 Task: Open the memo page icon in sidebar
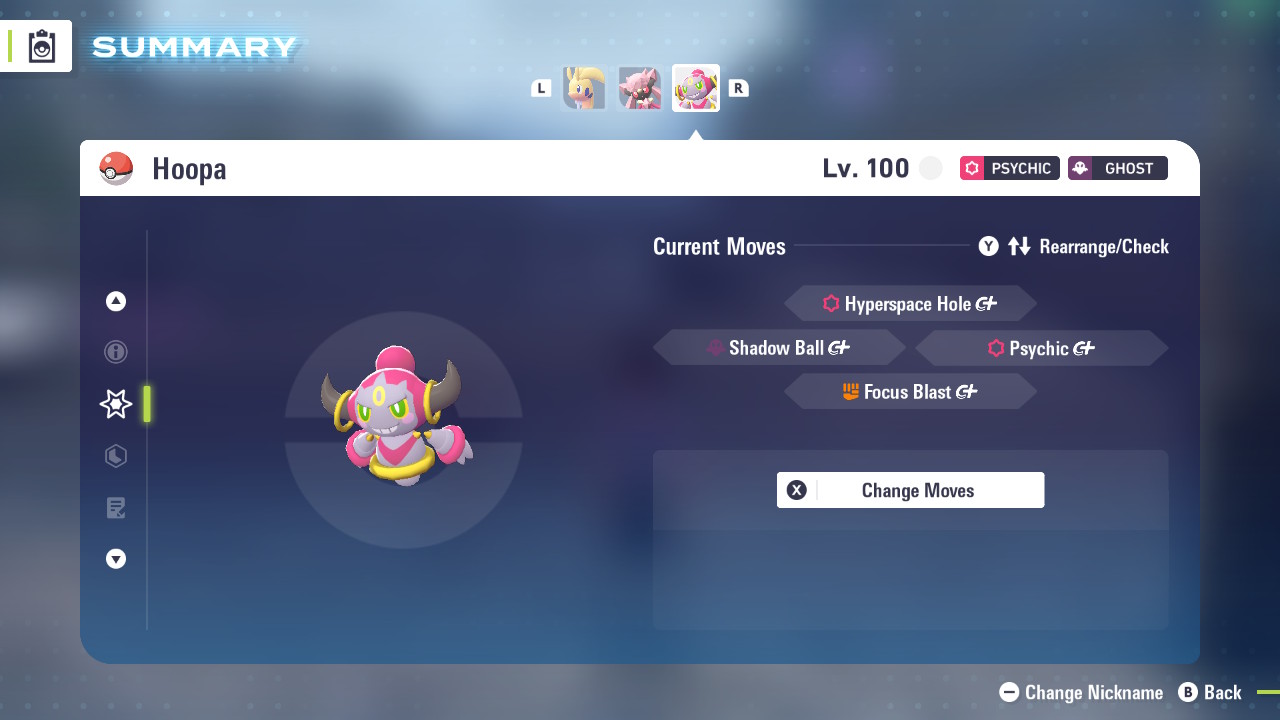[x=115, y=508]
